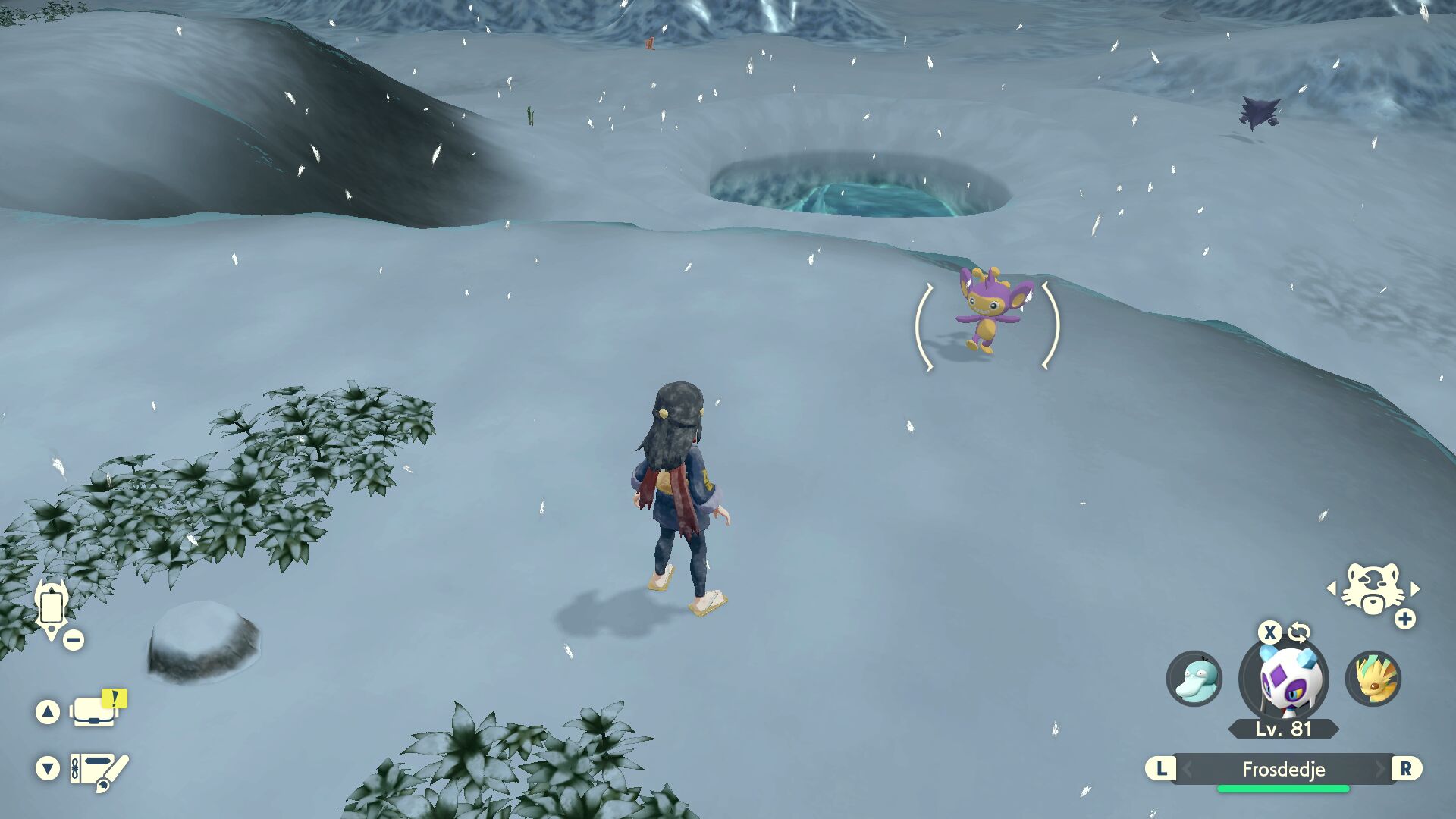The image size is (1456, 819).
Task: Open the crafting kit icon
Action: pyautogui.click(x=99, y=770)
